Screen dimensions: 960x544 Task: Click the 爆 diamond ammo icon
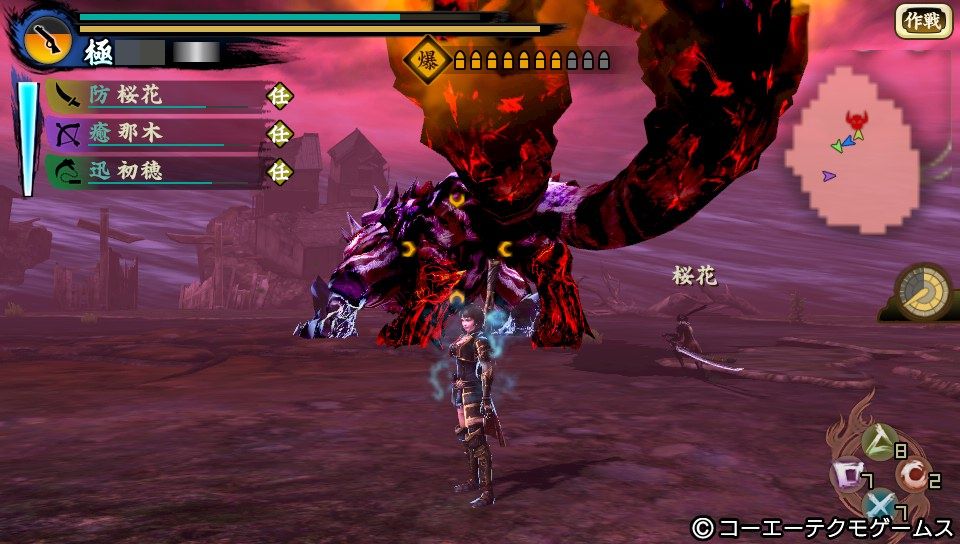click(x=423, y=60)
